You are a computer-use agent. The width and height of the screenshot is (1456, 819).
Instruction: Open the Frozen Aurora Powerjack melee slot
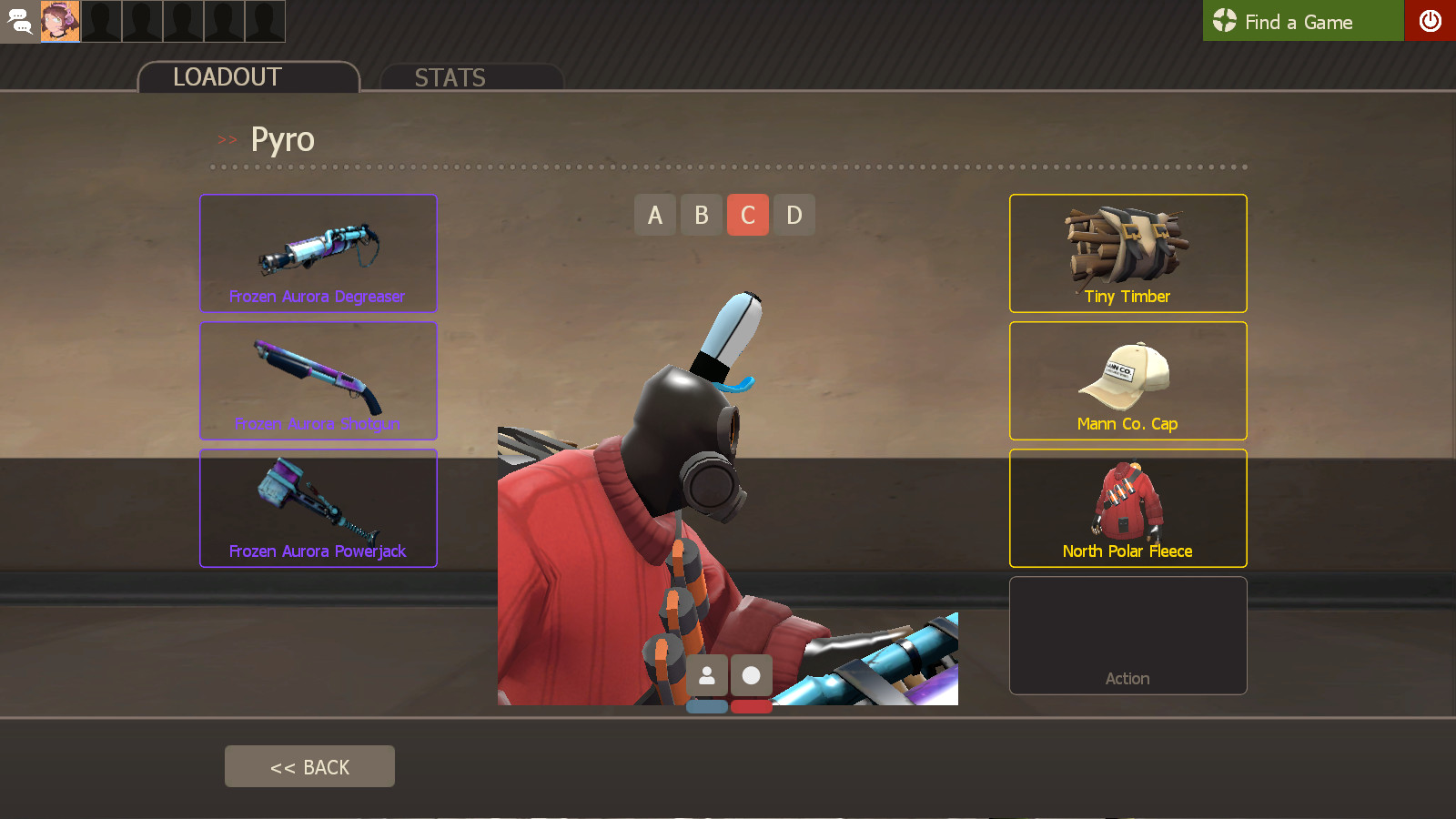318,508
